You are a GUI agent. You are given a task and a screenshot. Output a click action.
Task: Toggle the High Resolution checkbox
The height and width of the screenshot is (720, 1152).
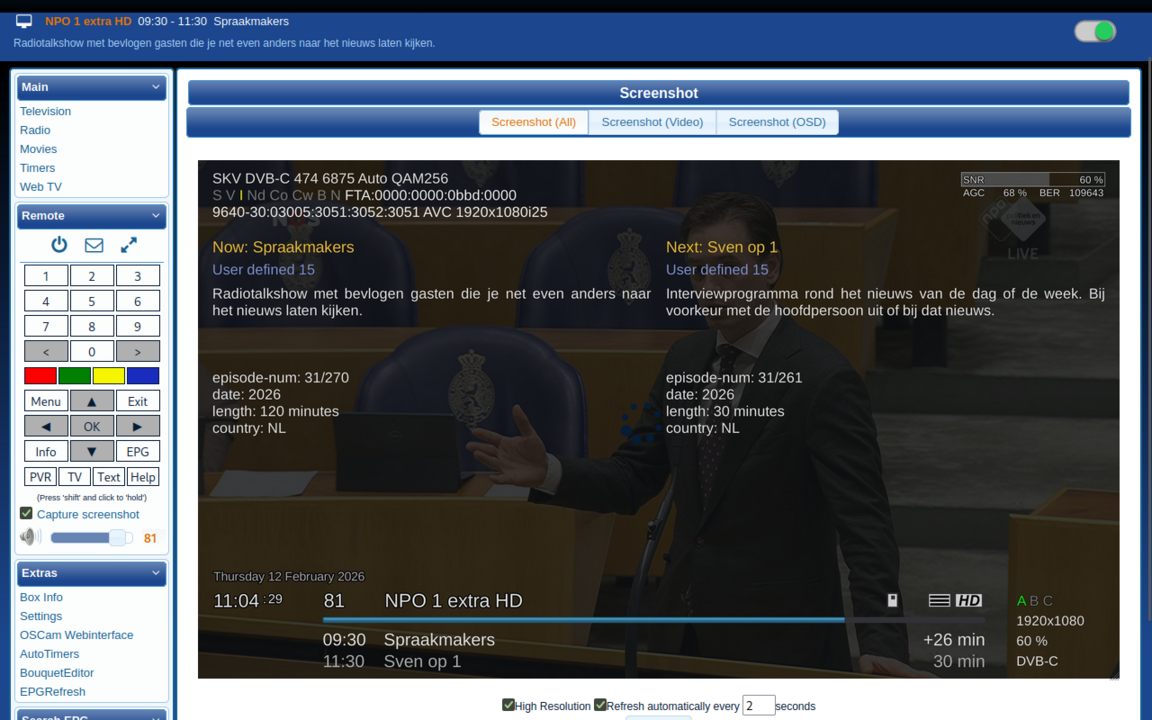(x=508, y=705)
